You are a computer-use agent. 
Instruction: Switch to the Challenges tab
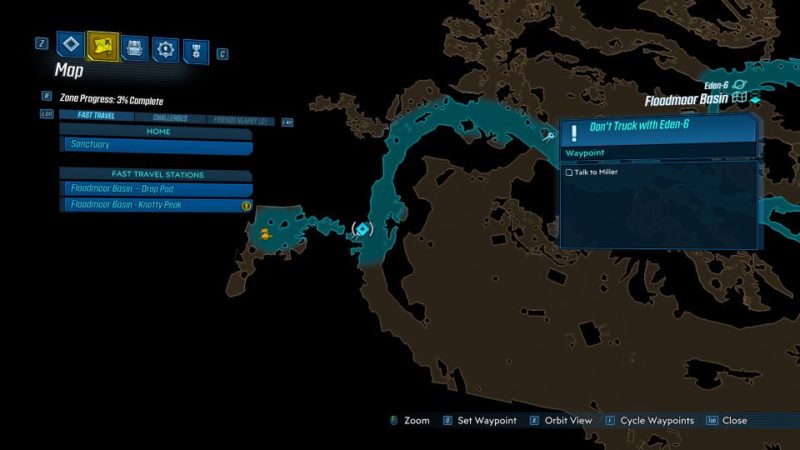(x=170, y=118)
